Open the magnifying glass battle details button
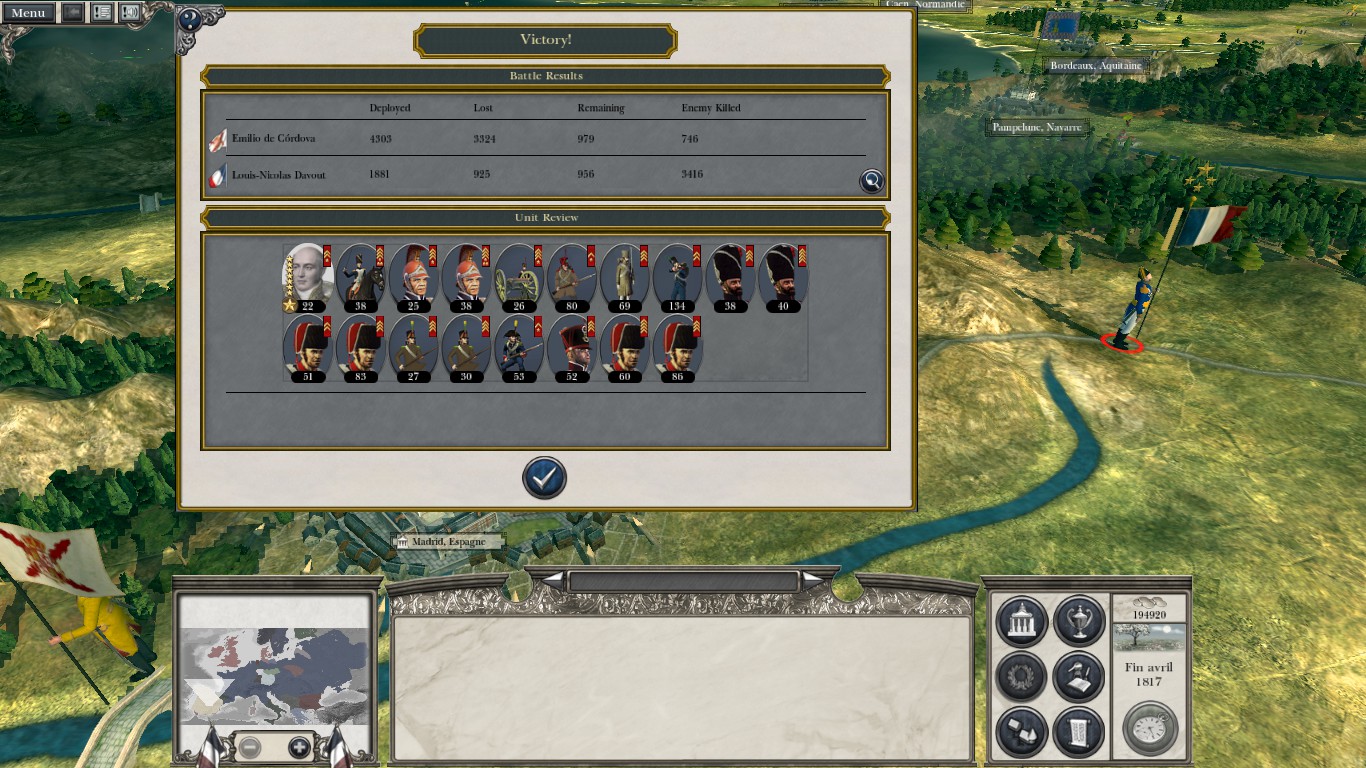Viewport: 1366px width, 768px height. [872, 180]
